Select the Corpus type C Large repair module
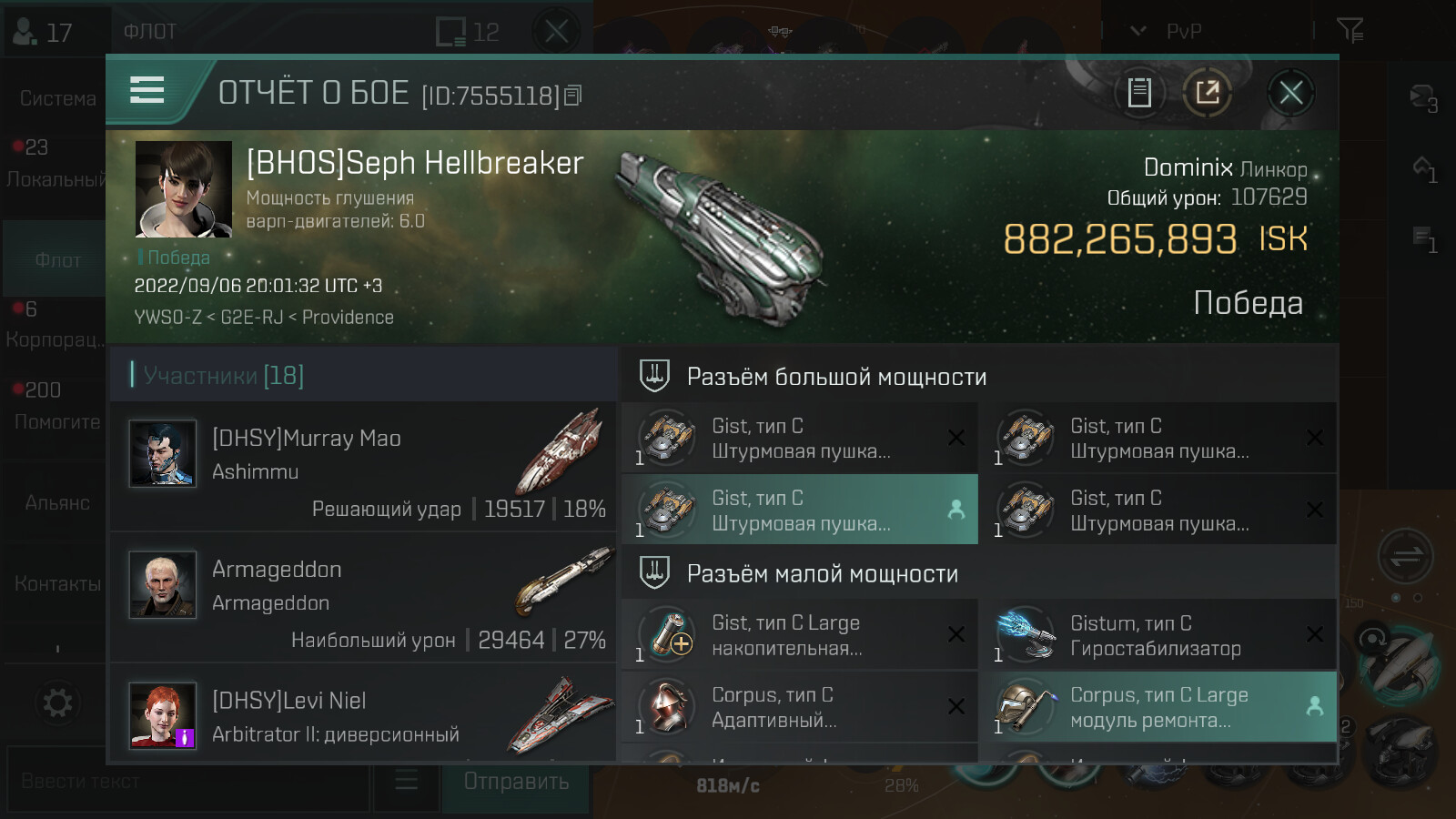The height and width of the screenshot is (819, 1456). point(1156,707)
